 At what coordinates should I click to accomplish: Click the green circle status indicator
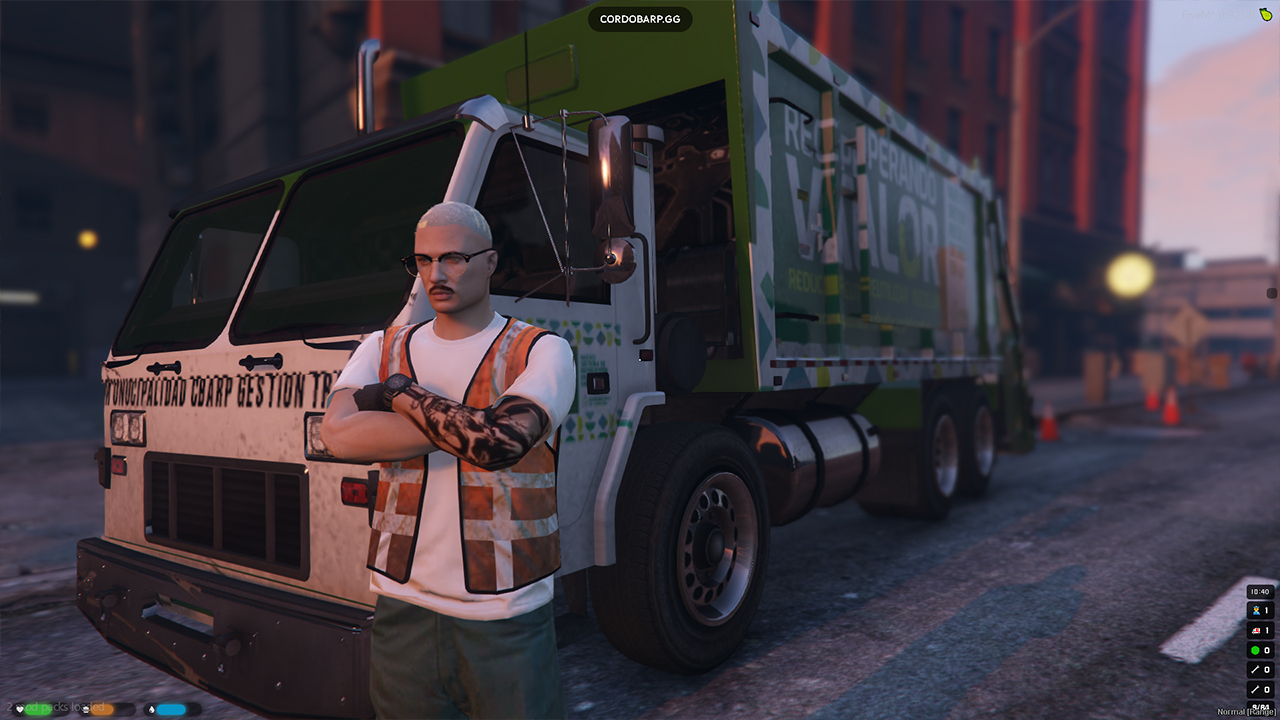click(1260, 650)
